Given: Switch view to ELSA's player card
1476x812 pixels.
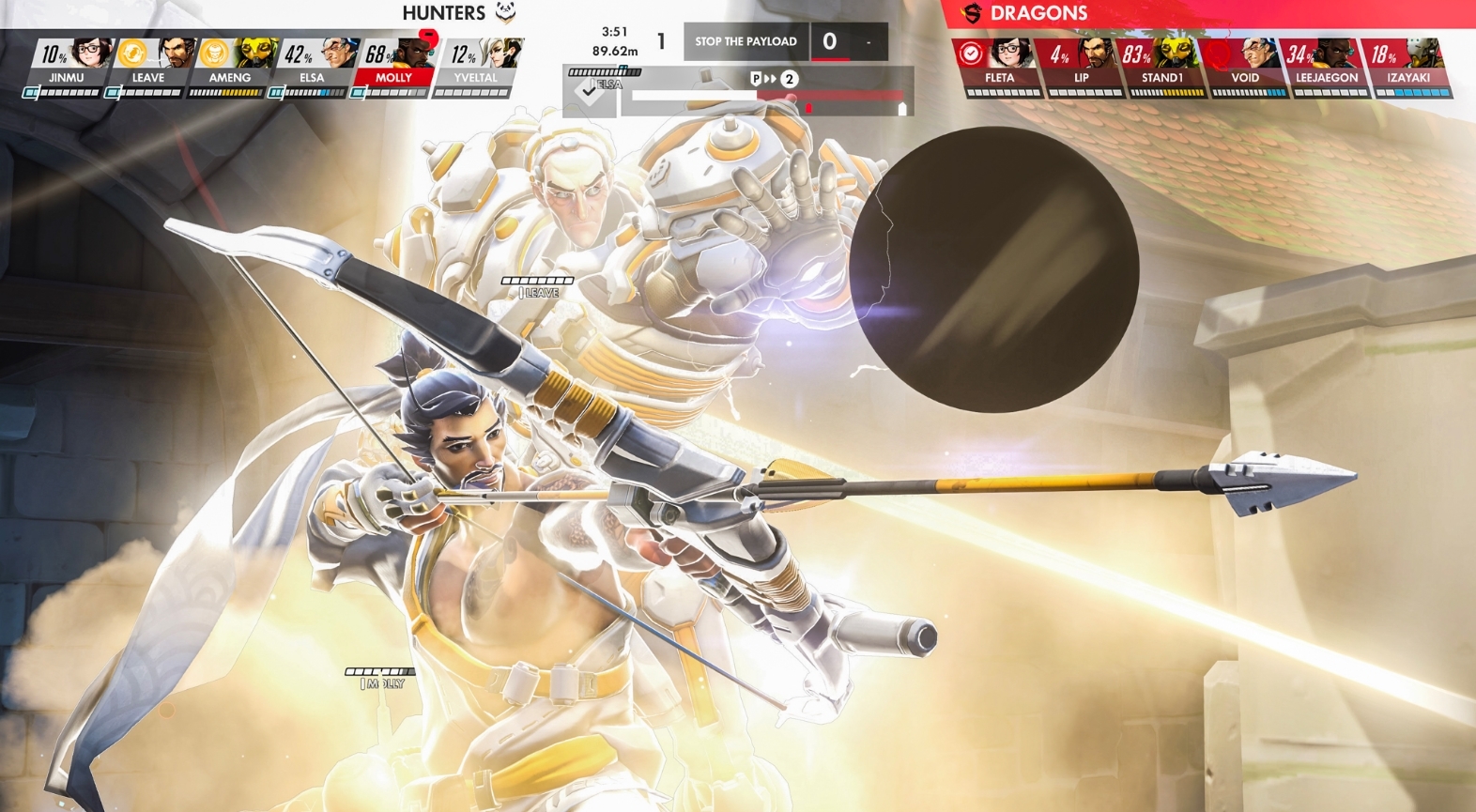Looking at the screenshot, I should [312, 67].
